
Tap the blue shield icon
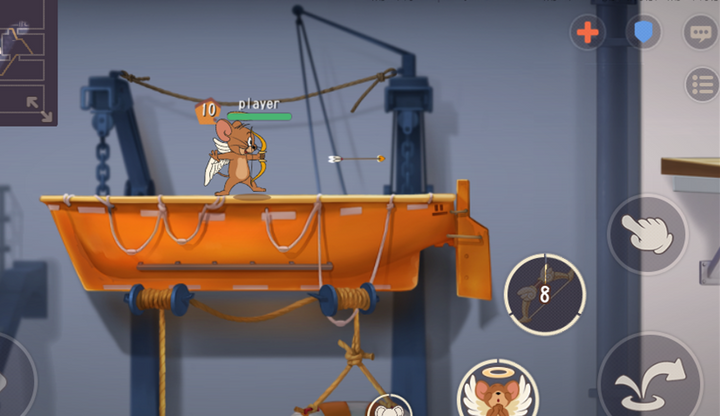pos(643,32)
